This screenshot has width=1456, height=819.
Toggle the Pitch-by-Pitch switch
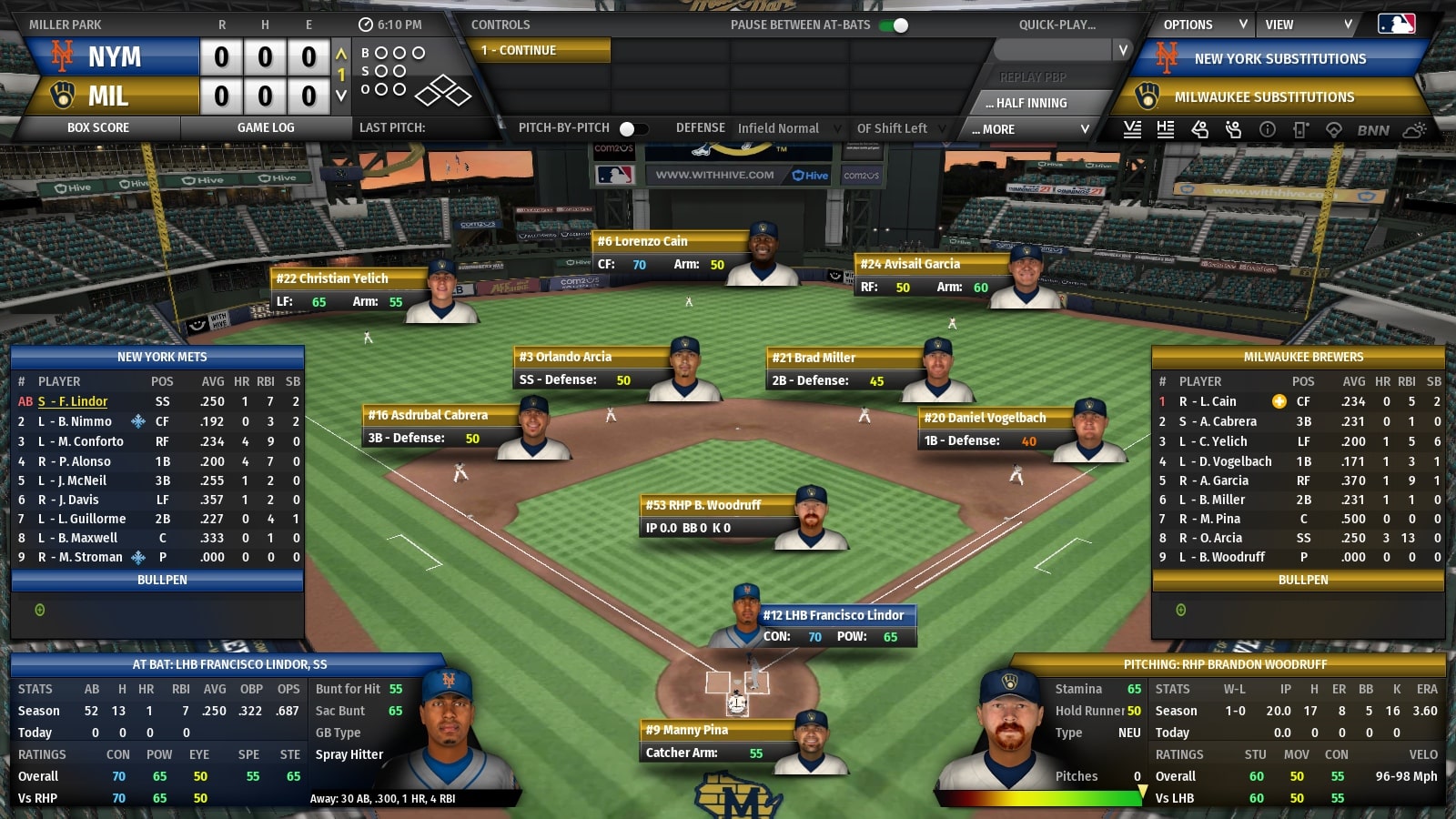click(632, 129)
